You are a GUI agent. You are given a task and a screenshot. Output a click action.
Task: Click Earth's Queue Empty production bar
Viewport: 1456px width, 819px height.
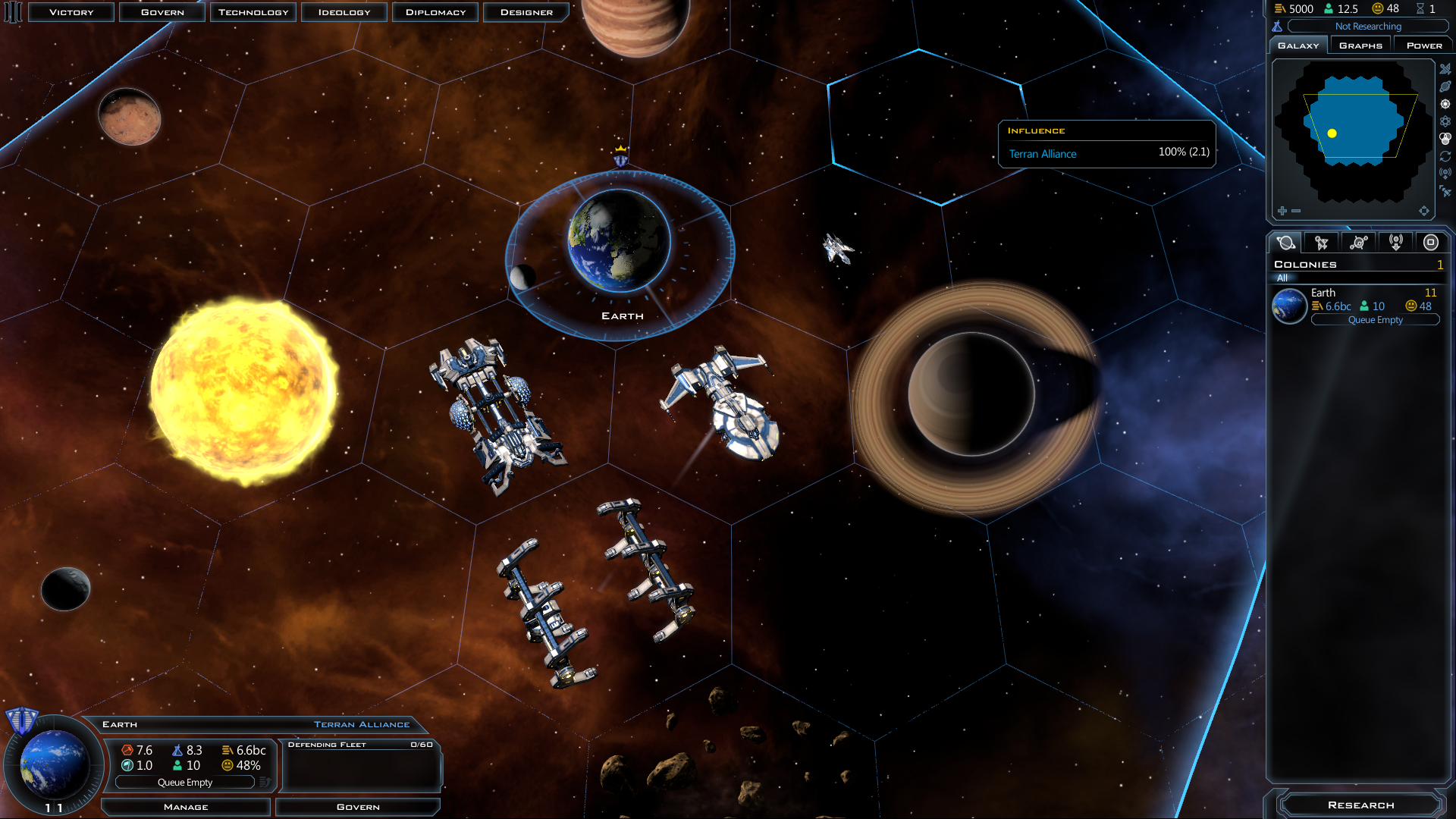coord(185,783)
